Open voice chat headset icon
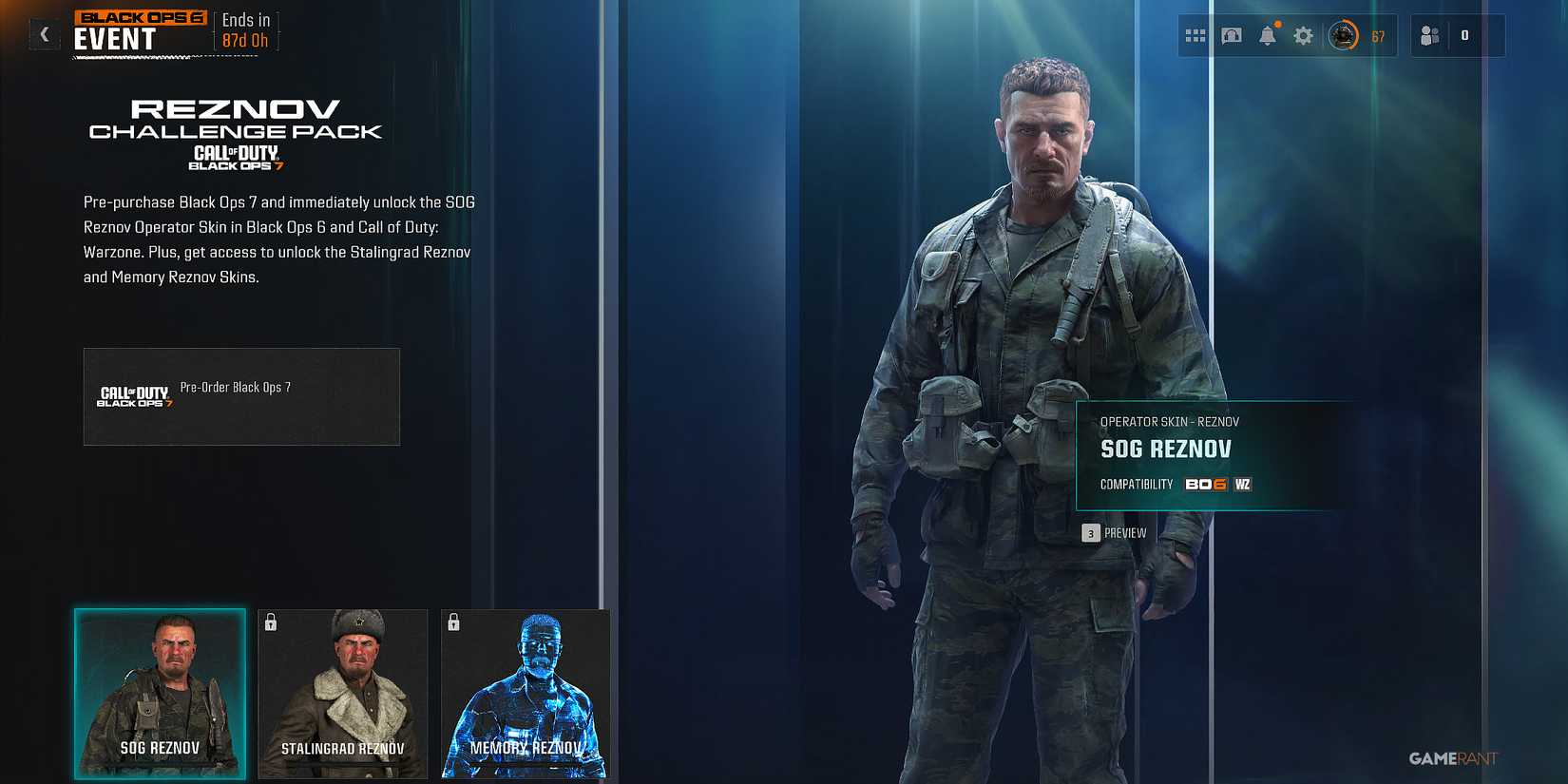This screenshot has width=1568, height=784. [x=1232, y=35]
